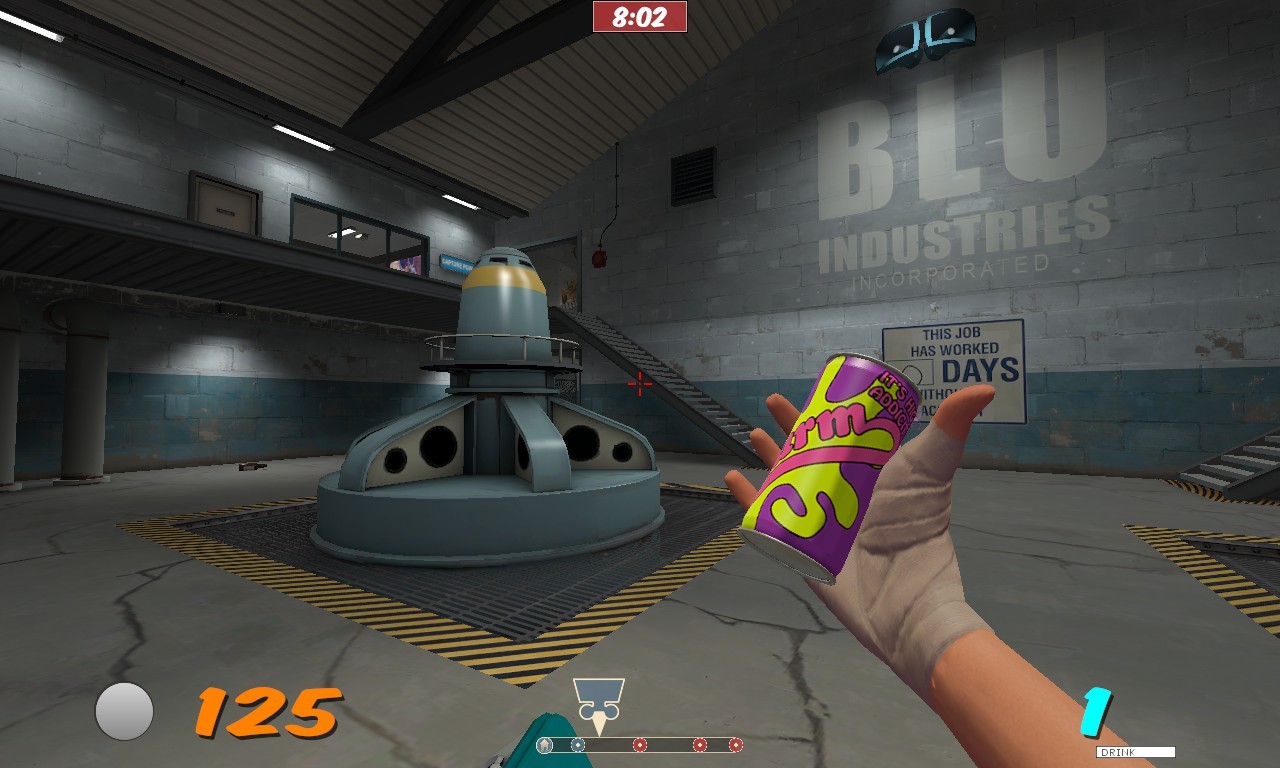Viewport: 1280px width, 768px height.
Task: Select the blue captured checkpoint dot
Action: (578, 744)
